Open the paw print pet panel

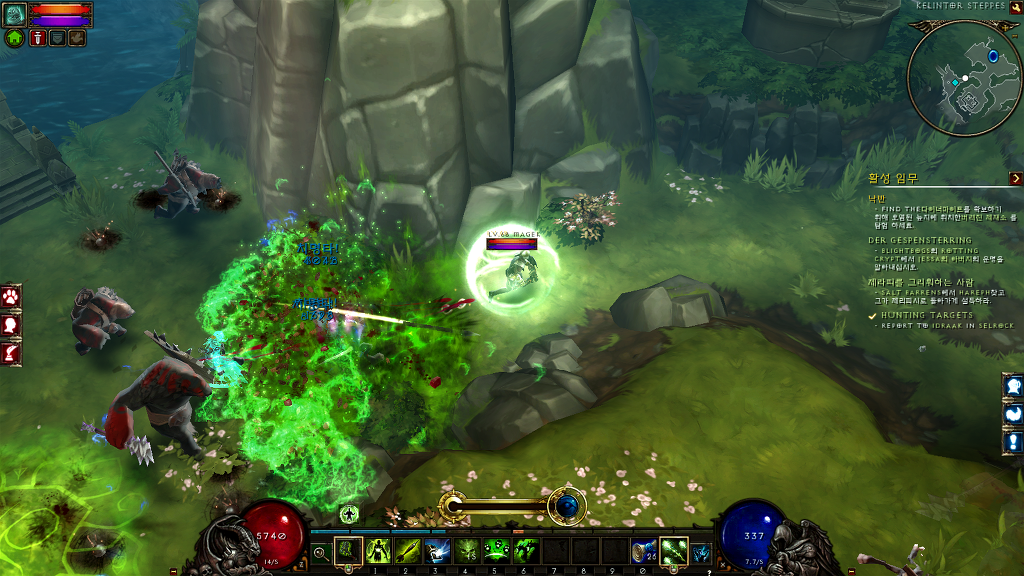coord(11,297)
